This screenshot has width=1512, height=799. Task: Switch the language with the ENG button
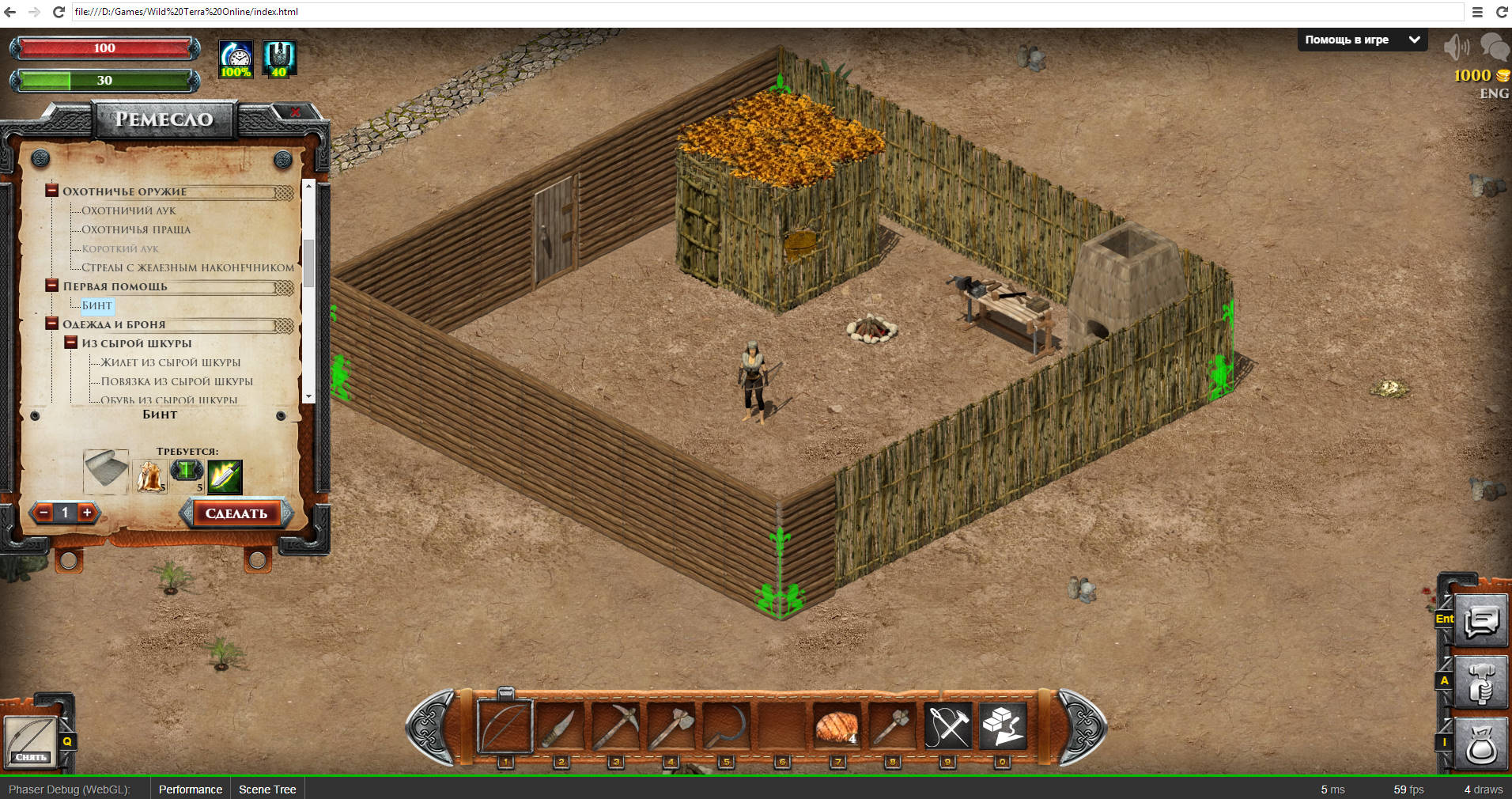(x=1494, y=93)
